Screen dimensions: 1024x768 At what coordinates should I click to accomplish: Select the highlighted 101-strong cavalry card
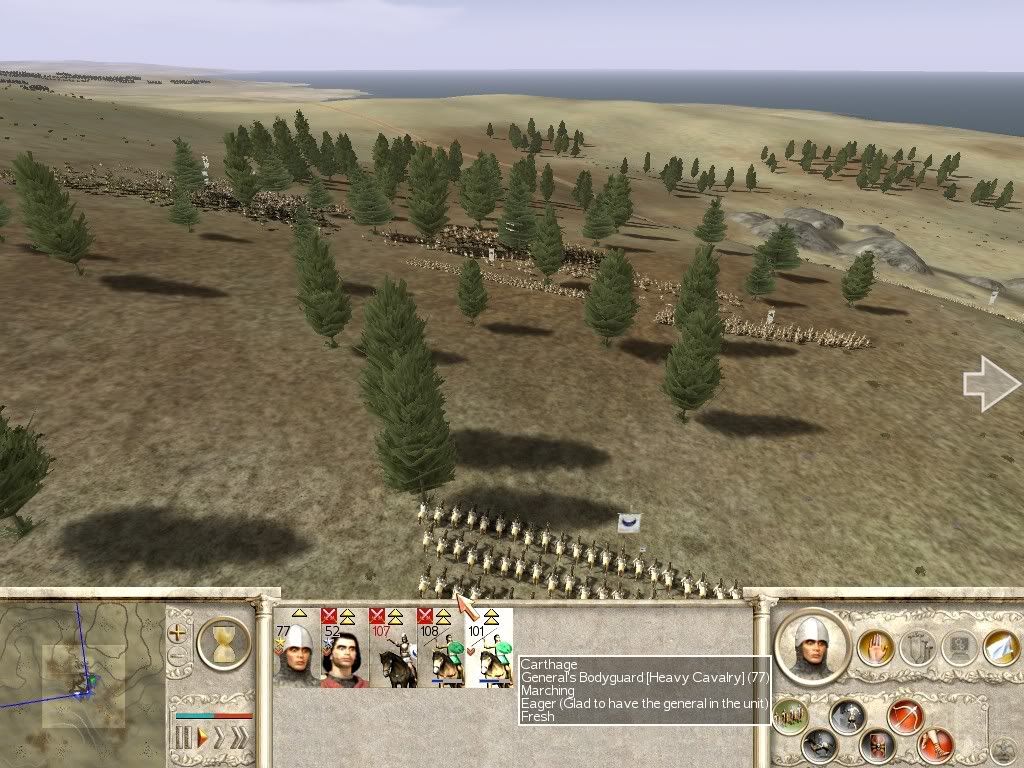489,648
